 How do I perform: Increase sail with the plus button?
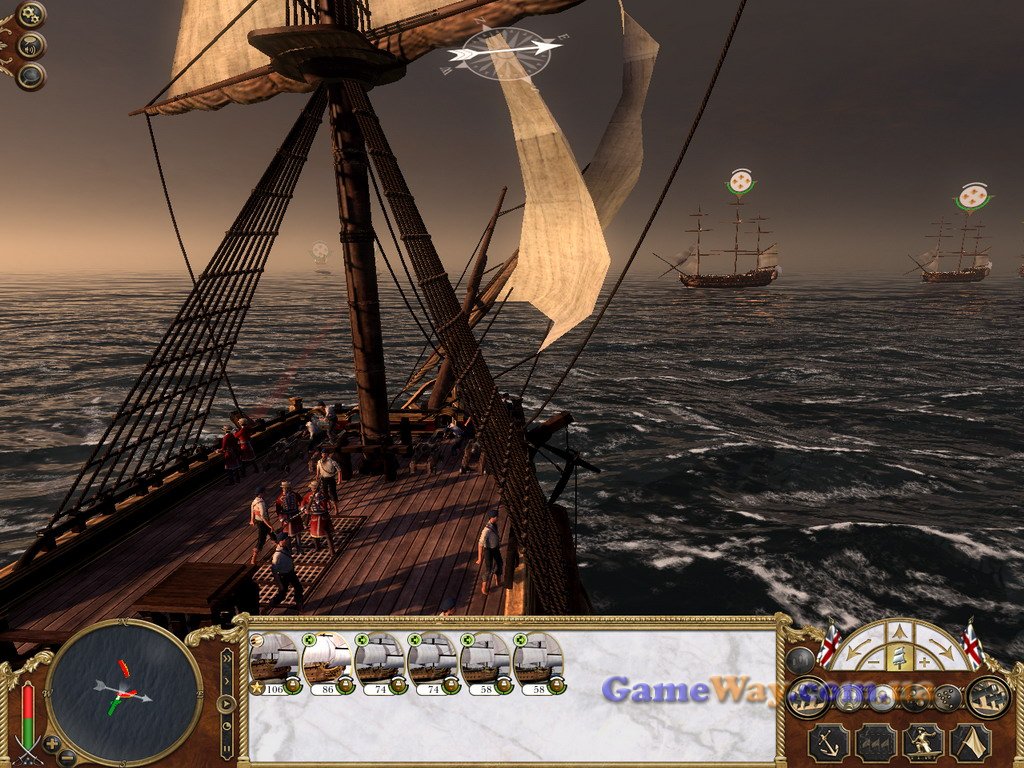tap(925, 661)
